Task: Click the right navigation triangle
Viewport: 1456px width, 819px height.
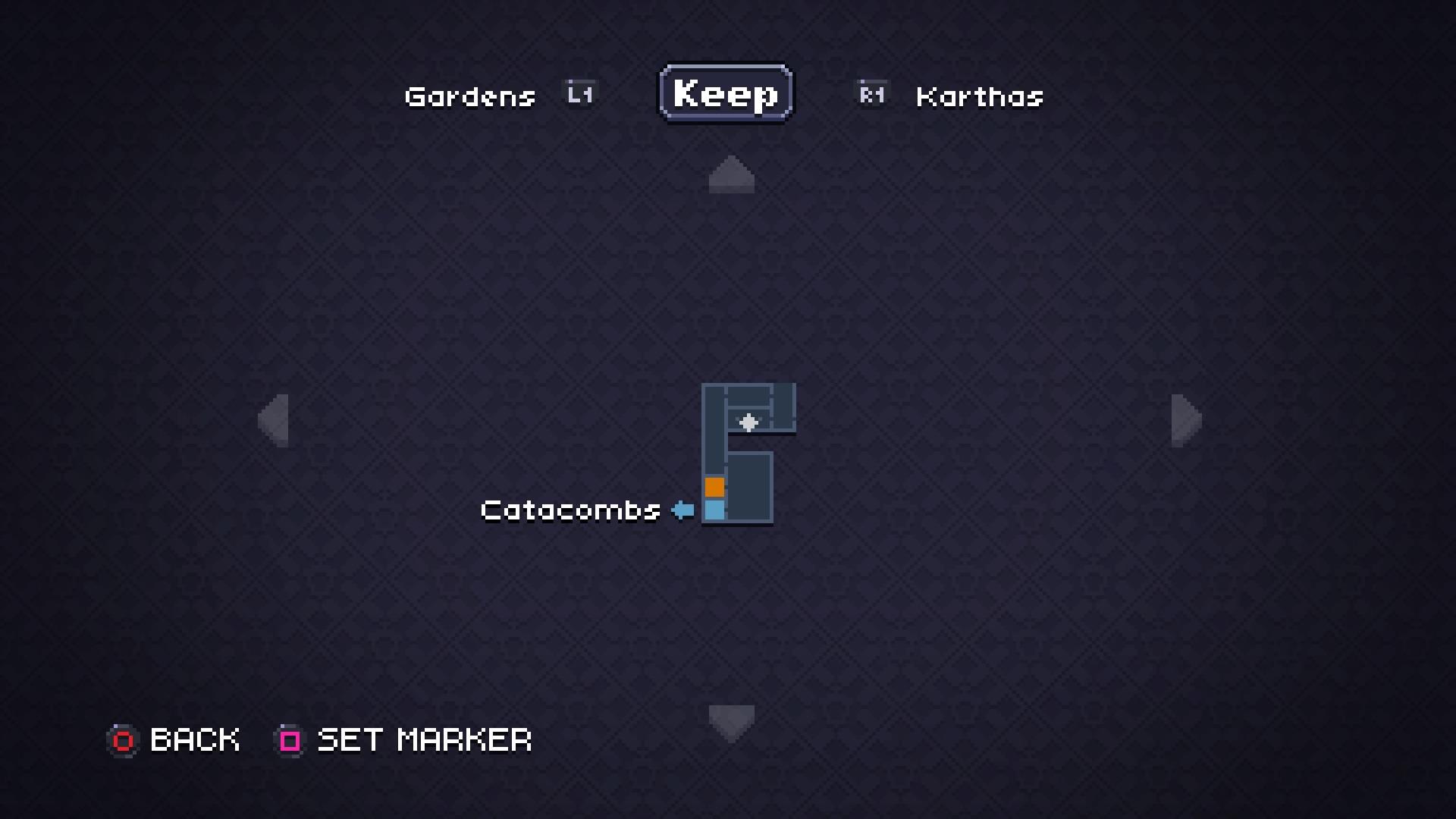Action: point(1187,421)
